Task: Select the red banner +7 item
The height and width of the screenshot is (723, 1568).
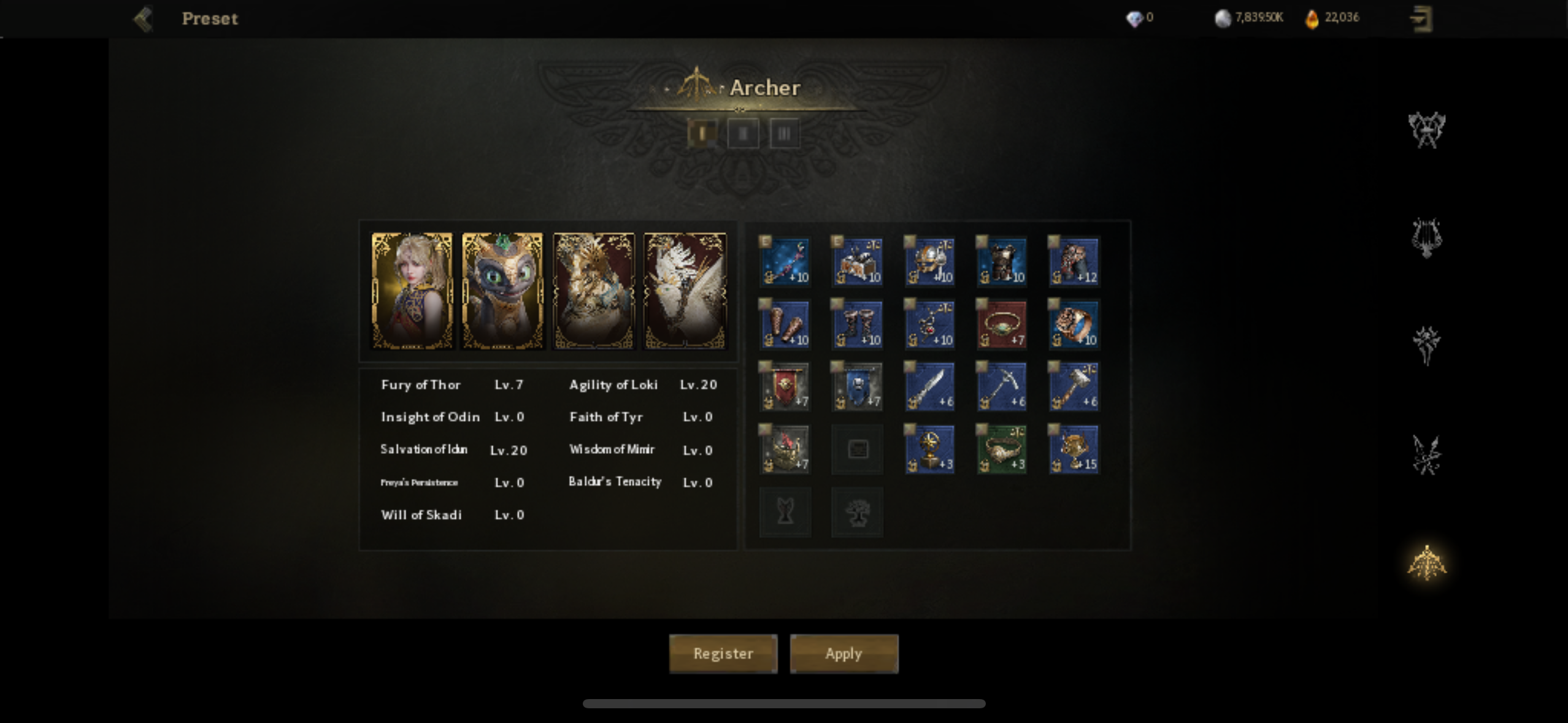Action: click(785, 386)
